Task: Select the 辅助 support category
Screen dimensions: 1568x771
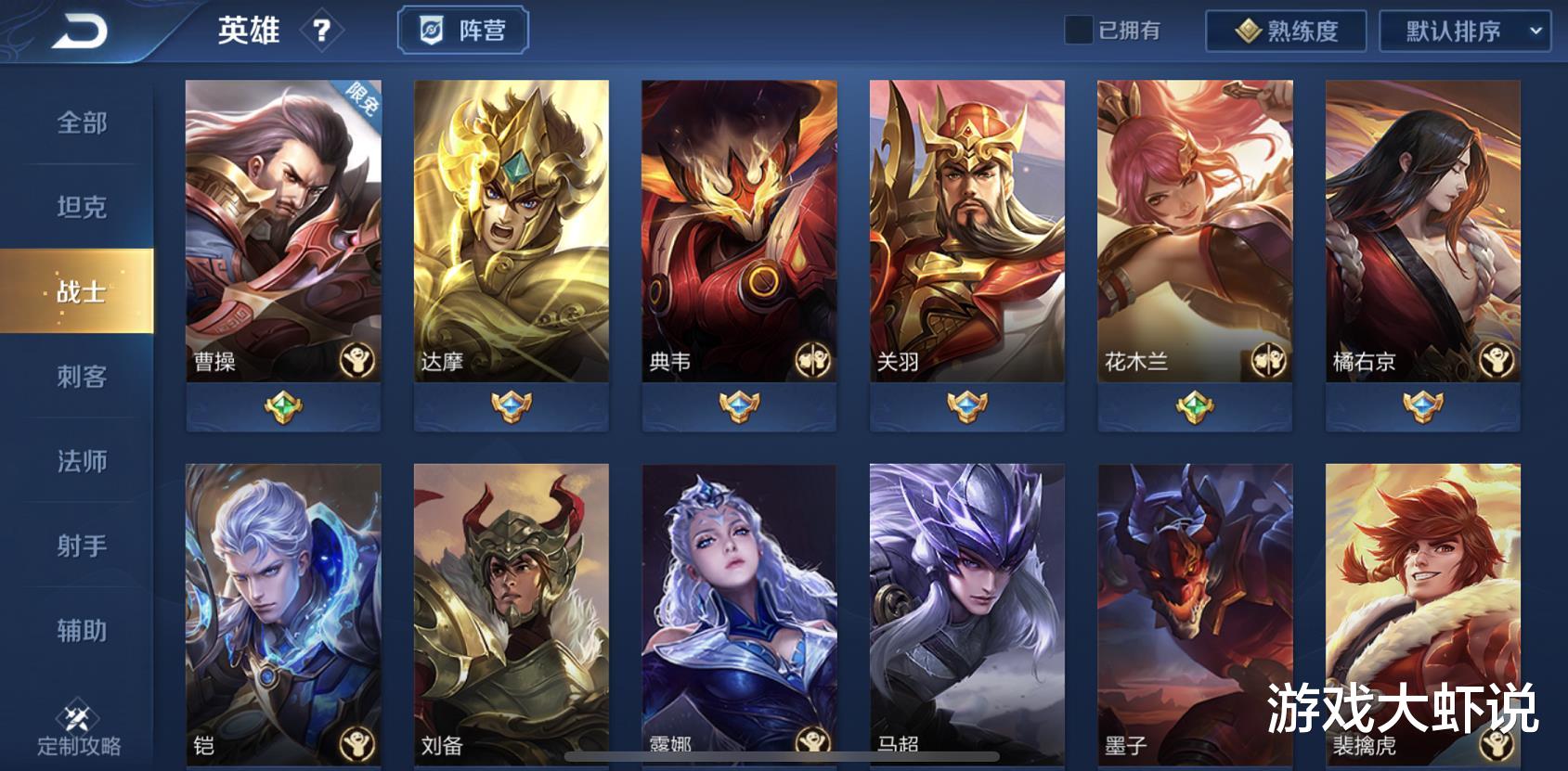Action: [x=81, y=630]
